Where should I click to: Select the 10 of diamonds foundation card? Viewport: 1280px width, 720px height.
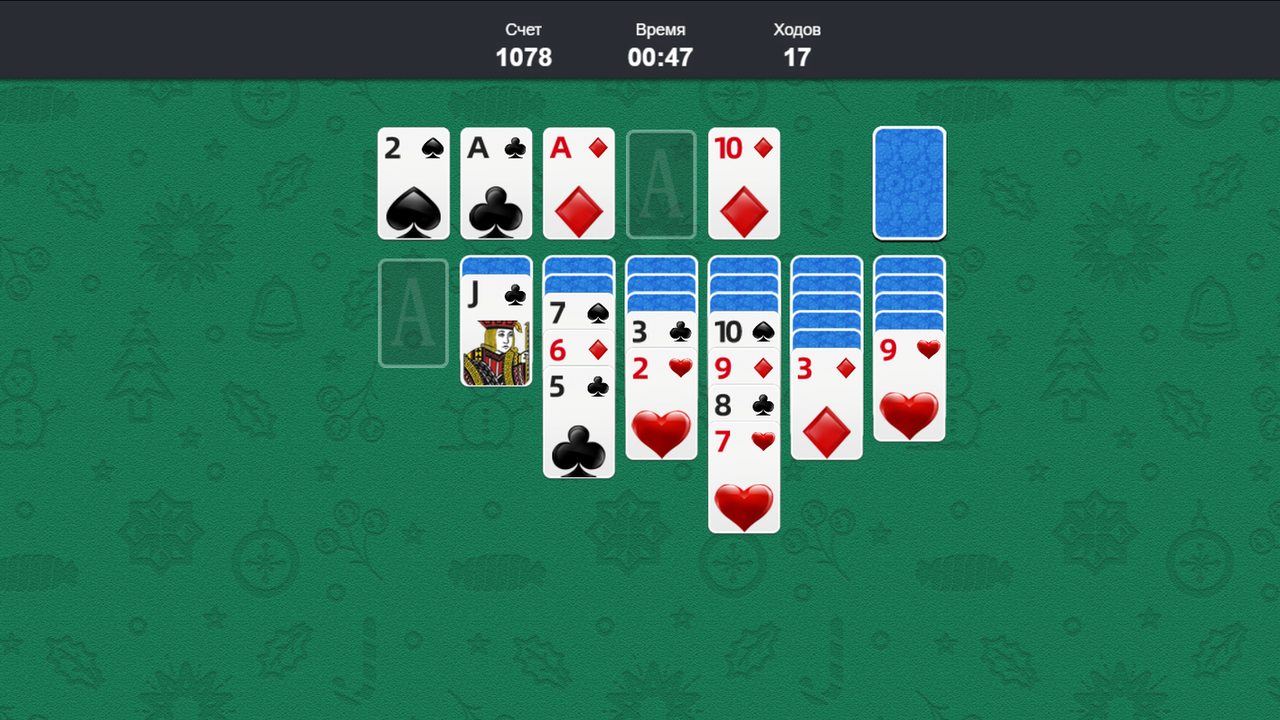point(744,183)
